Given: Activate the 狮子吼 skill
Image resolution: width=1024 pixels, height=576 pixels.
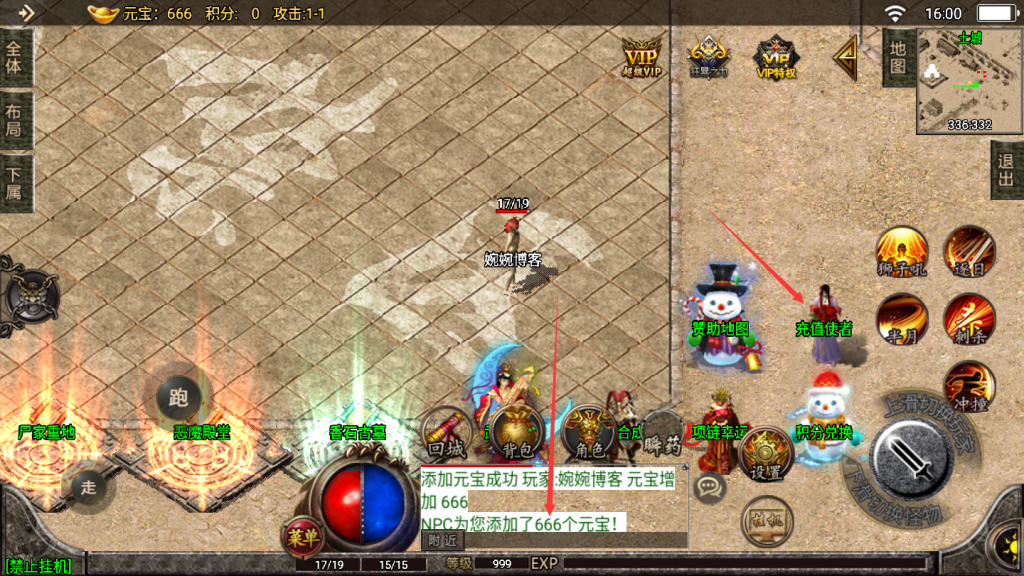Looking at the screenshot, I should [x=901, y=252].
